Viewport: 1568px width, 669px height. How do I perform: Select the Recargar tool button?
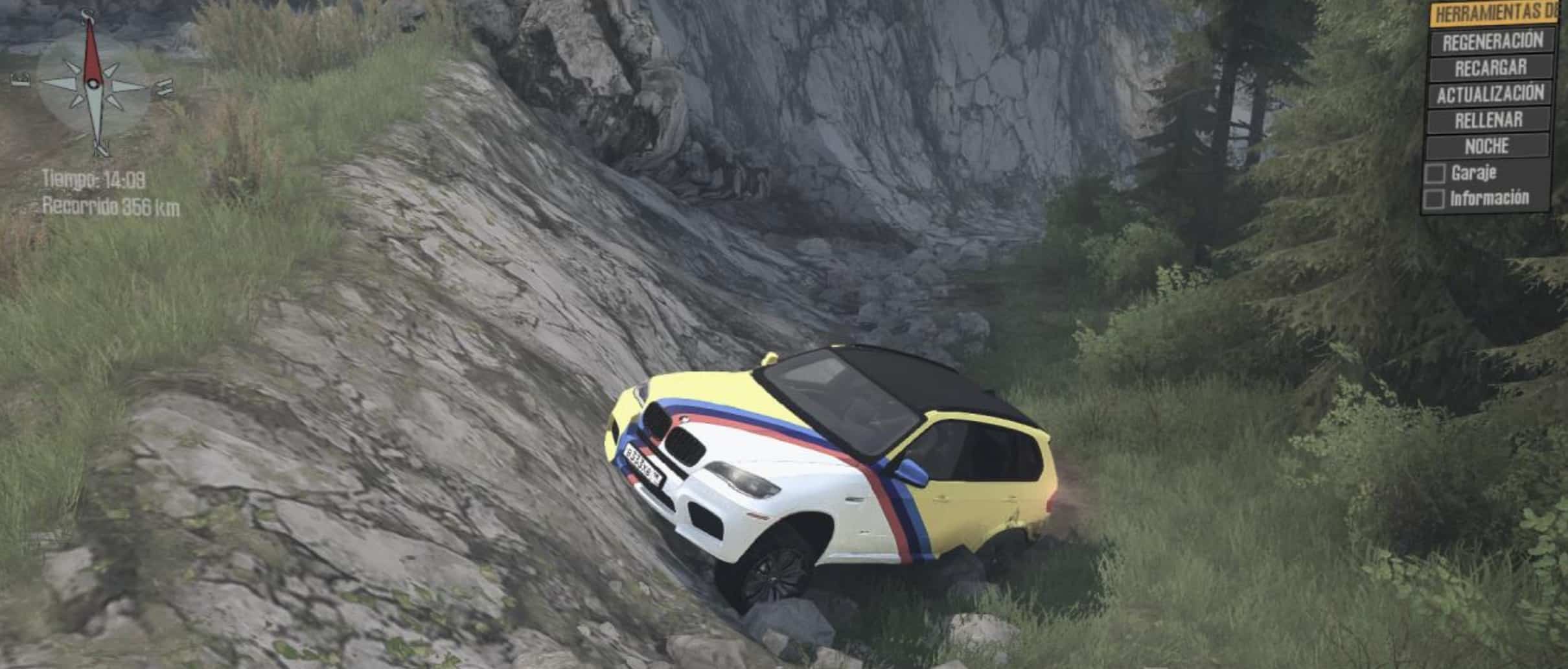pos(1490,67)
